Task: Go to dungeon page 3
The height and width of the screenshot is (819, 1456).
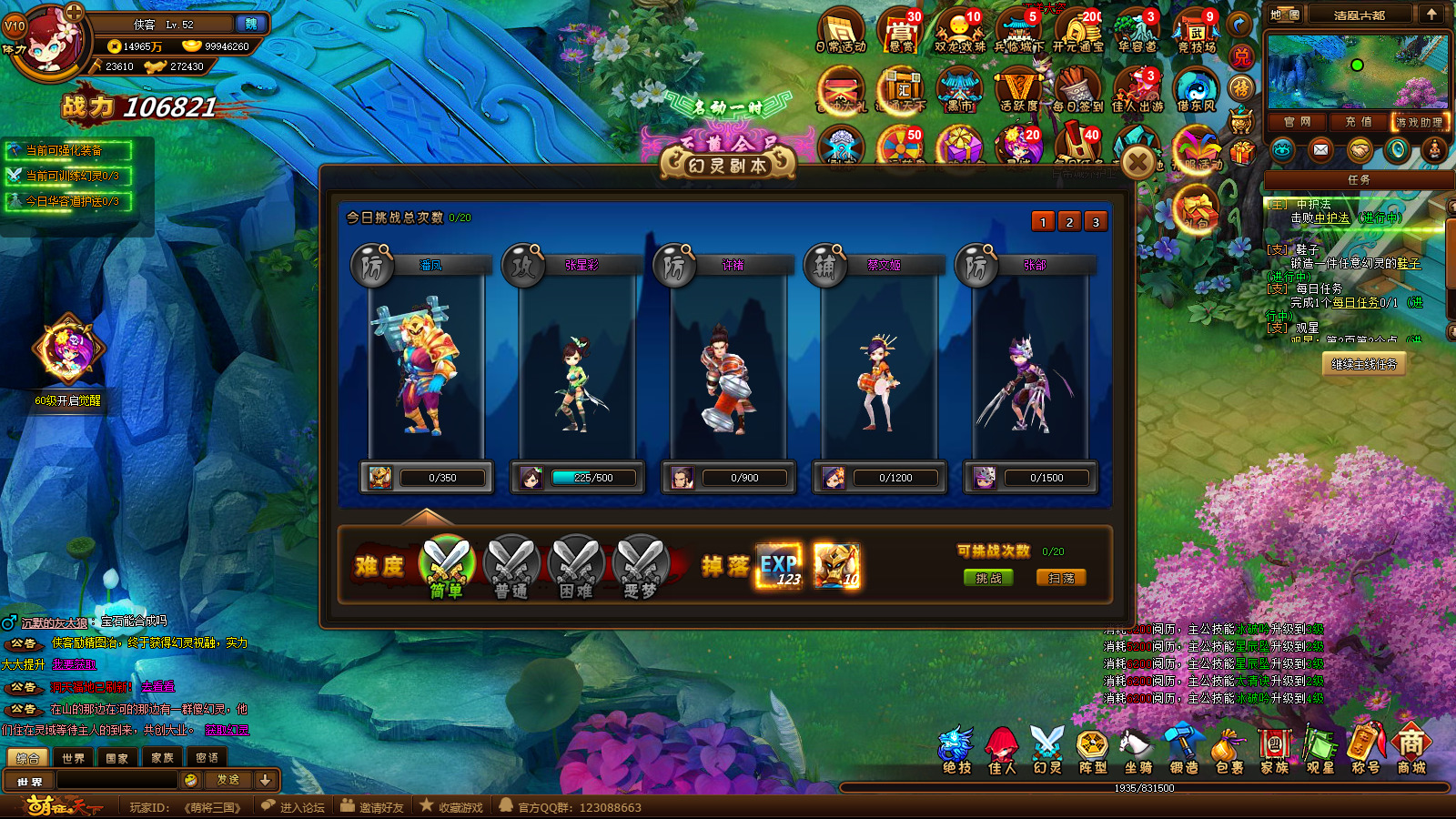Action: (1096, 222)
